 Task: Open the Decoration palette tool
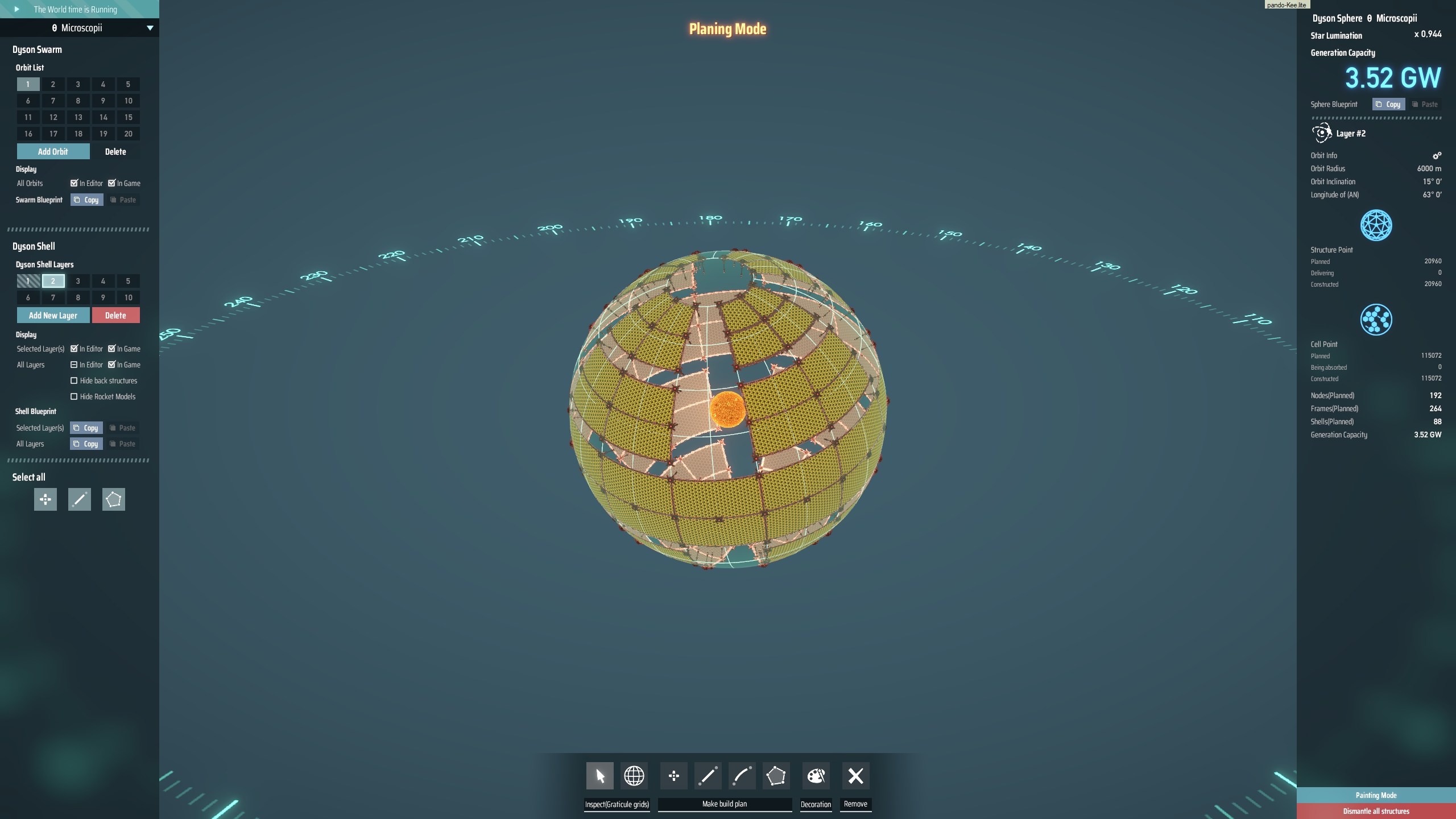coord(816,776)
